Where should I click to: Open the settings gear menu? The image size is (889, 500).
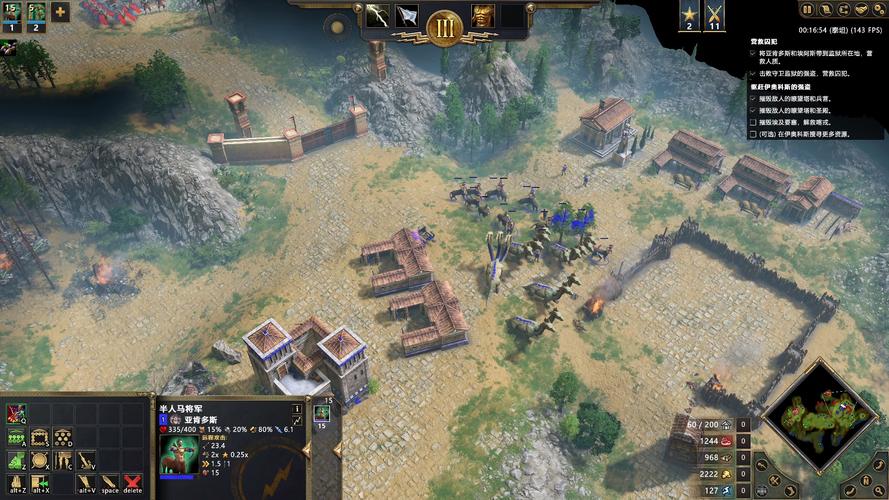[877, 9]
